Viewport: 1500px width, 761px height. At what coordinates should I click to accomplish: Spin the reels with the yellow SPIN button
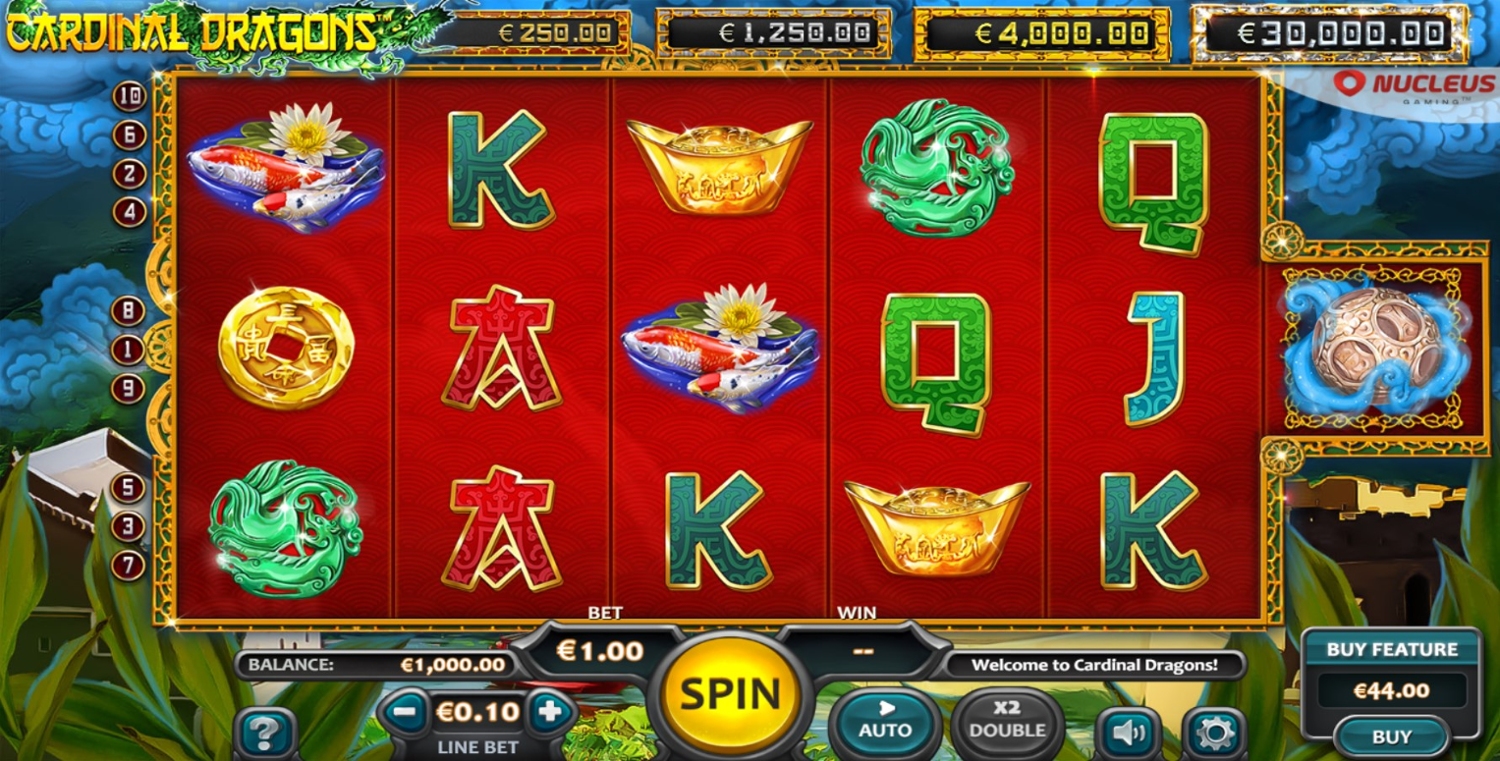coord(731,693)
